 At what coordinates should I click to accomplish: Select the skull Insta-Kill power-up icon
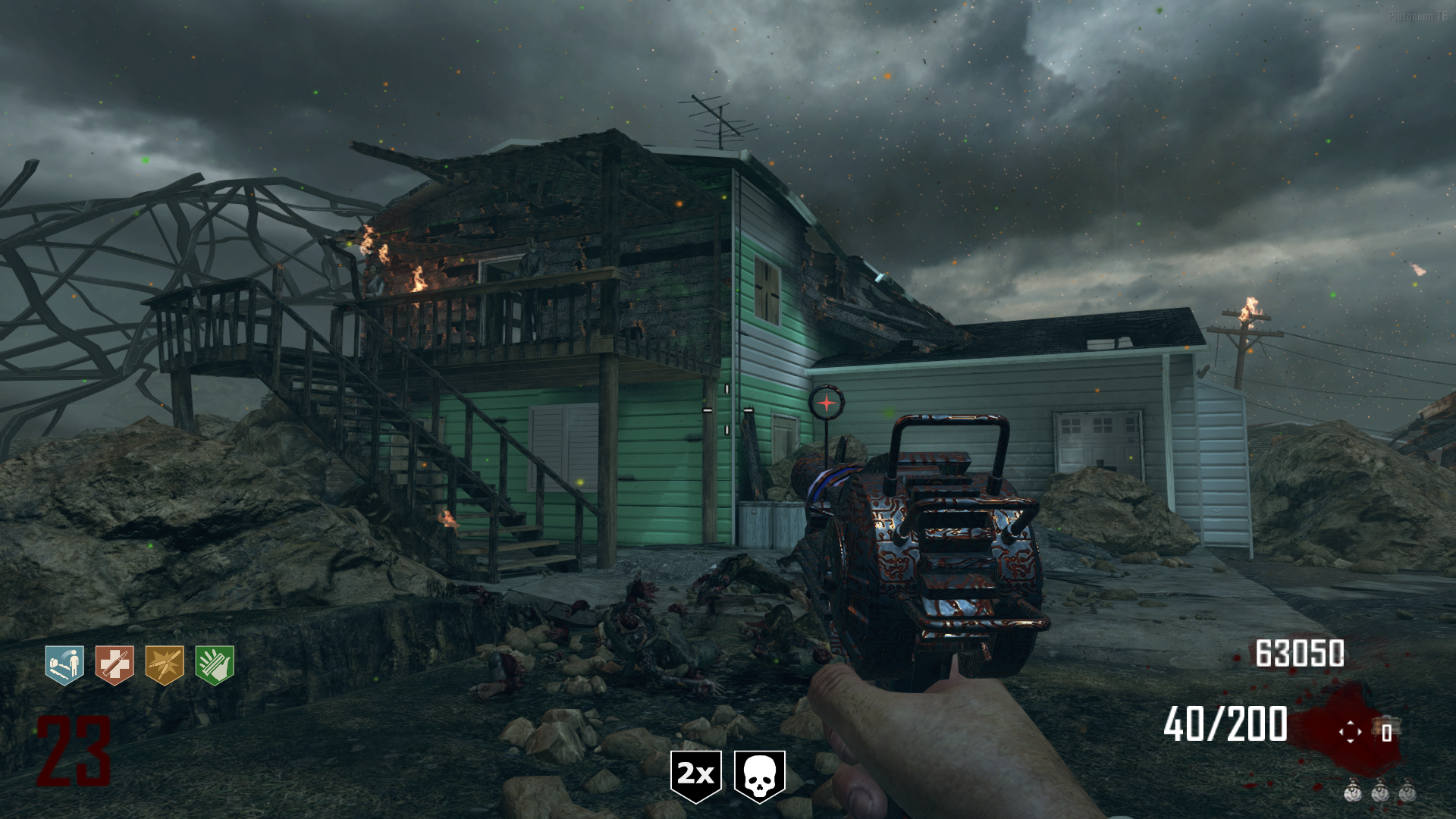pos(759,776)
